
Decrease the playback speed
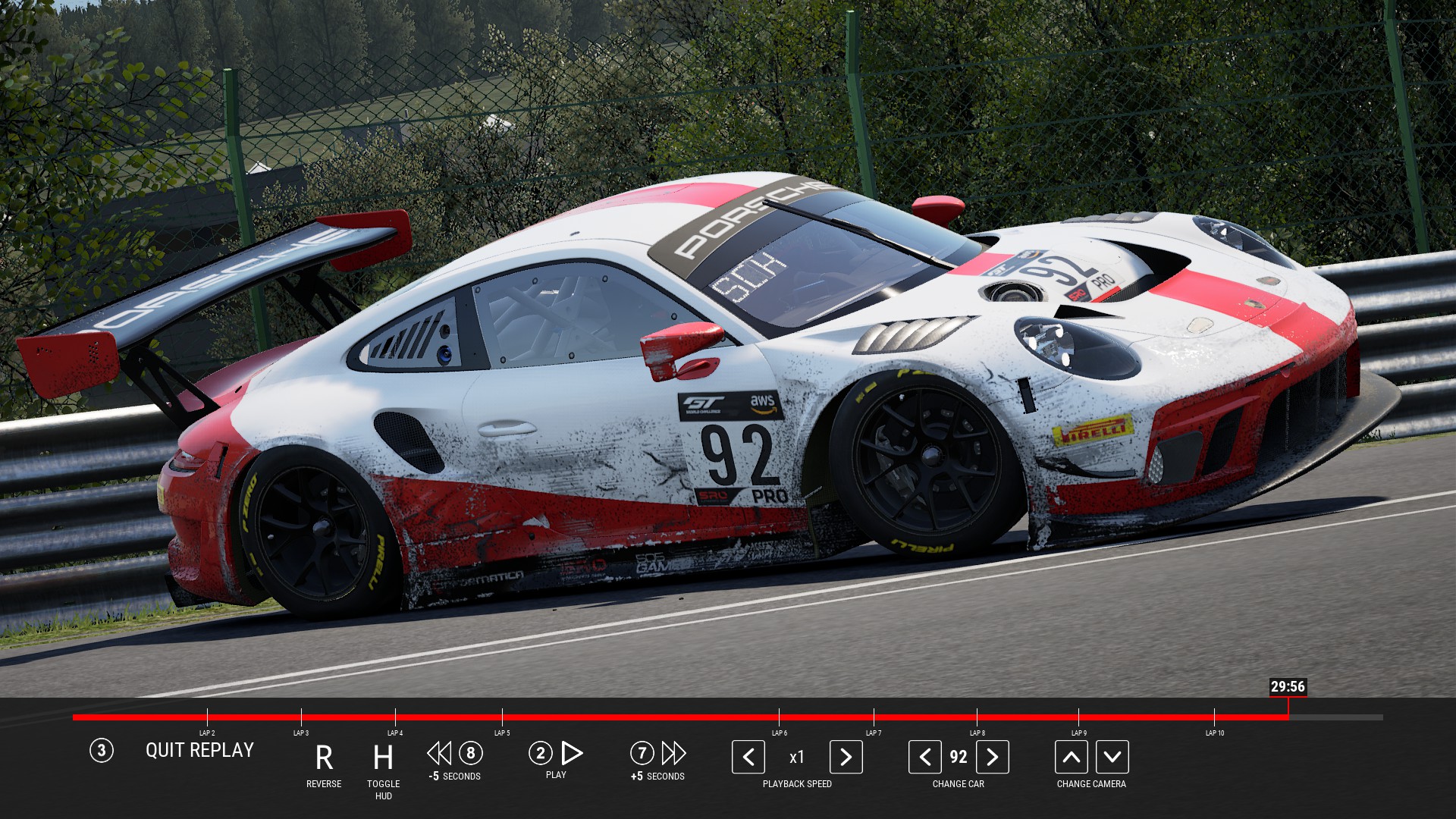(x=748, y=757)
